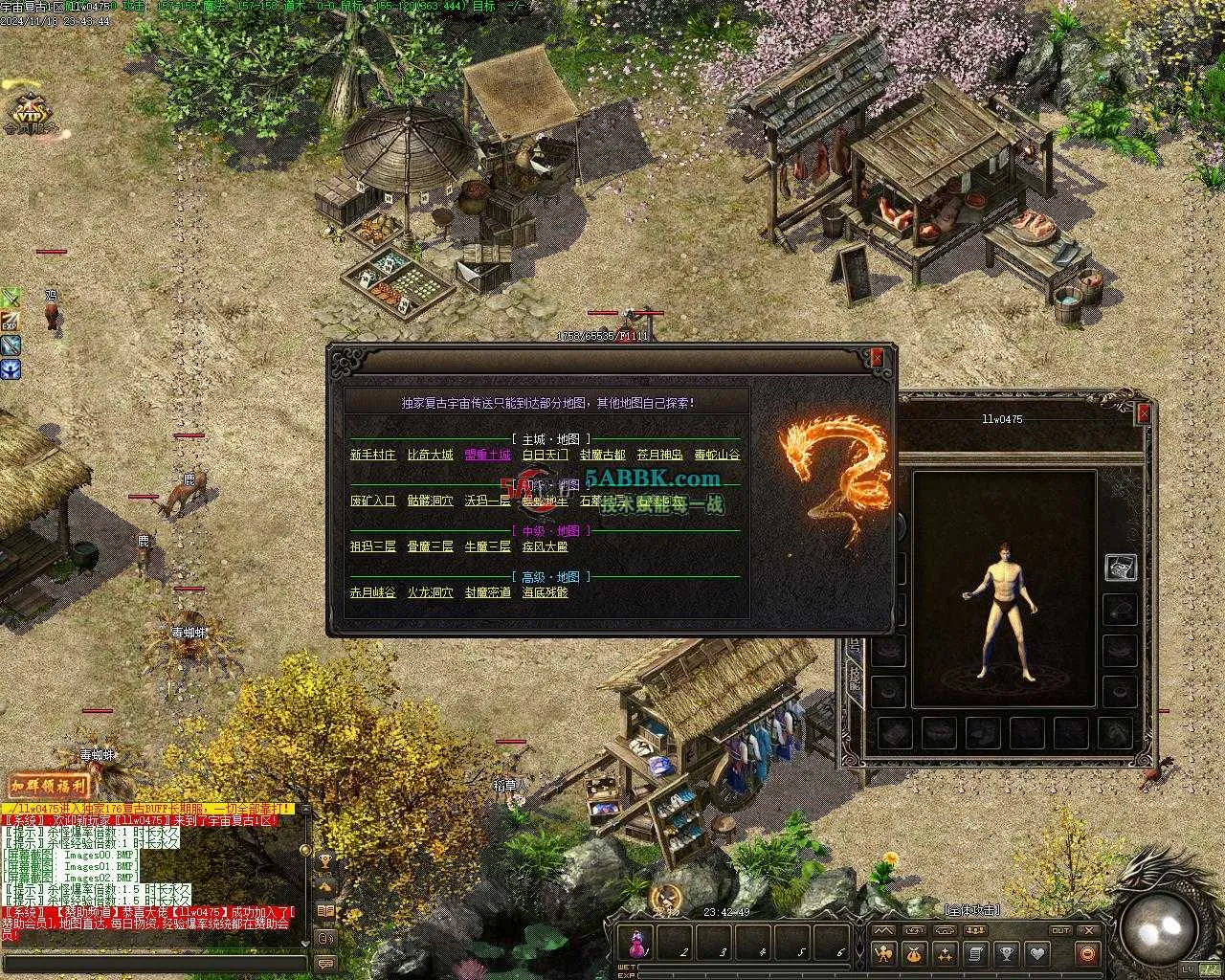Close the teleport map dialog
The width and height of the screenshot is (1225, 980).
877,358
